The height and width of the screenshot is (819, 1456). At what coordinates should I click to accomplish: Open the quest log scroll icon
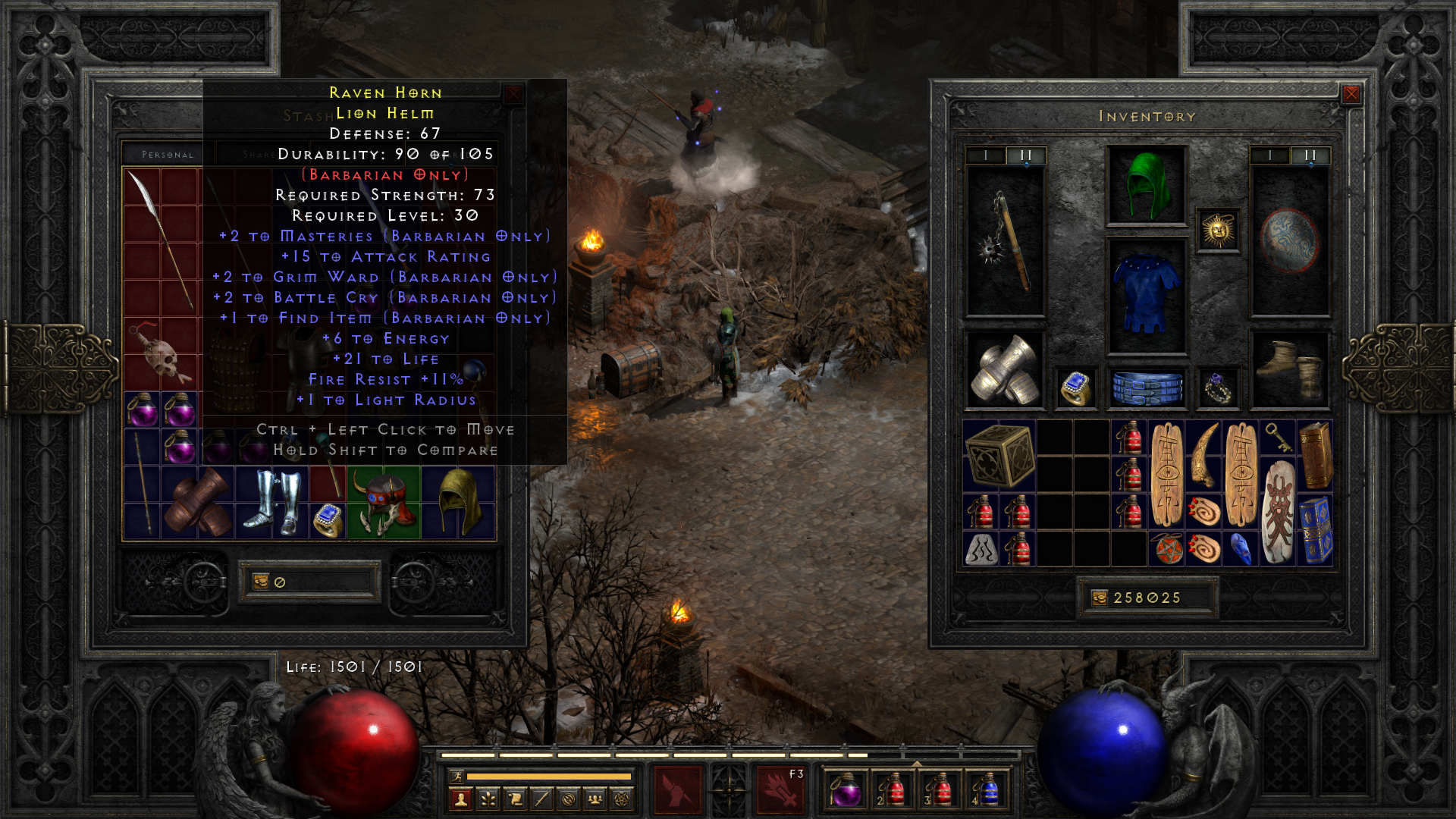coord(514,800)
